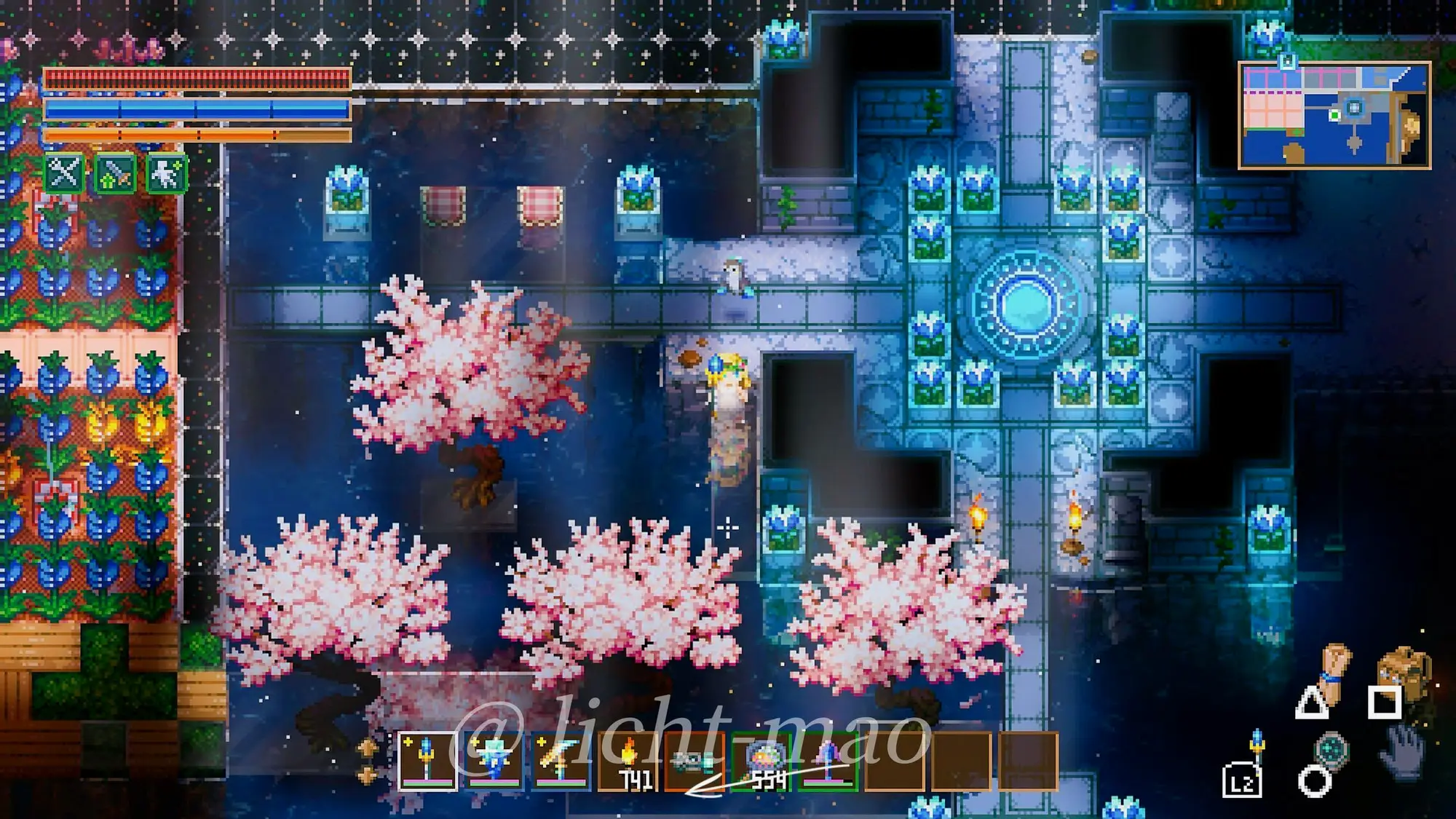This screenshot has width=1456, height=819.
Task: Click the hotbar row down arrow
Action: [x=368, y=774]
